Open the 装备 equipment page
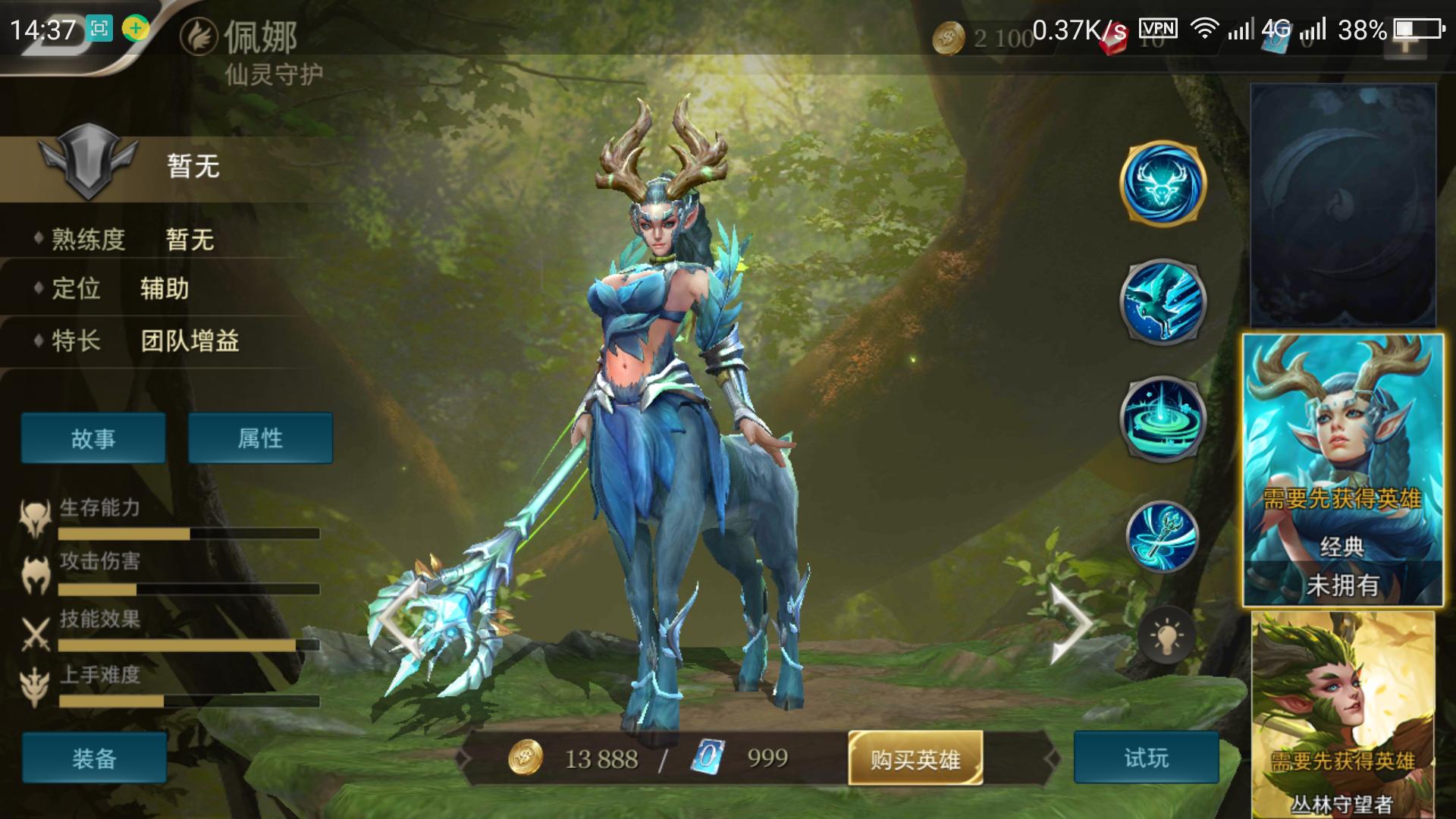The height and width of the screenshot is (819, 1456). pyautogui.click(x=94, y=758)
